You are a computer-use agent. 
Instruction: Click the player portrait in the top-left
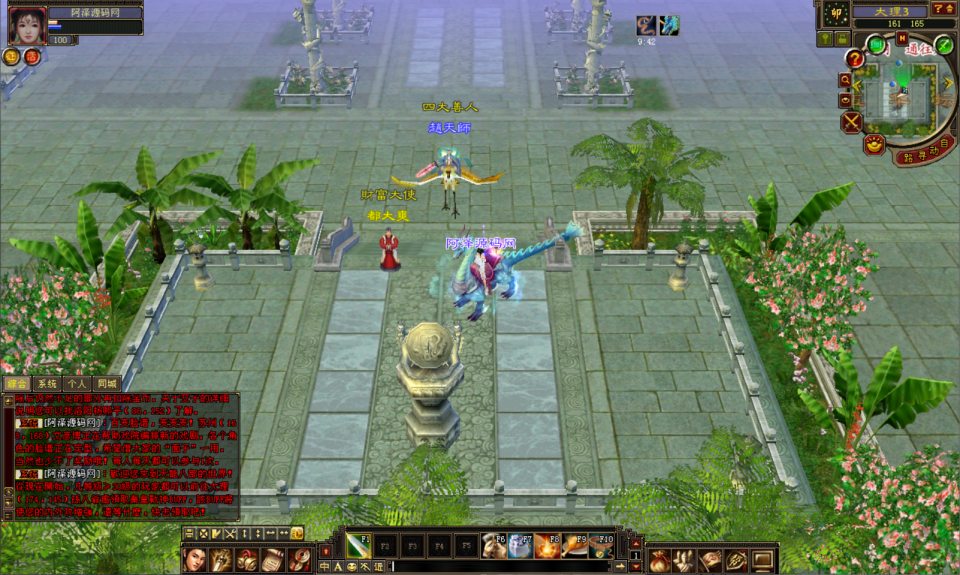point(27,25)
